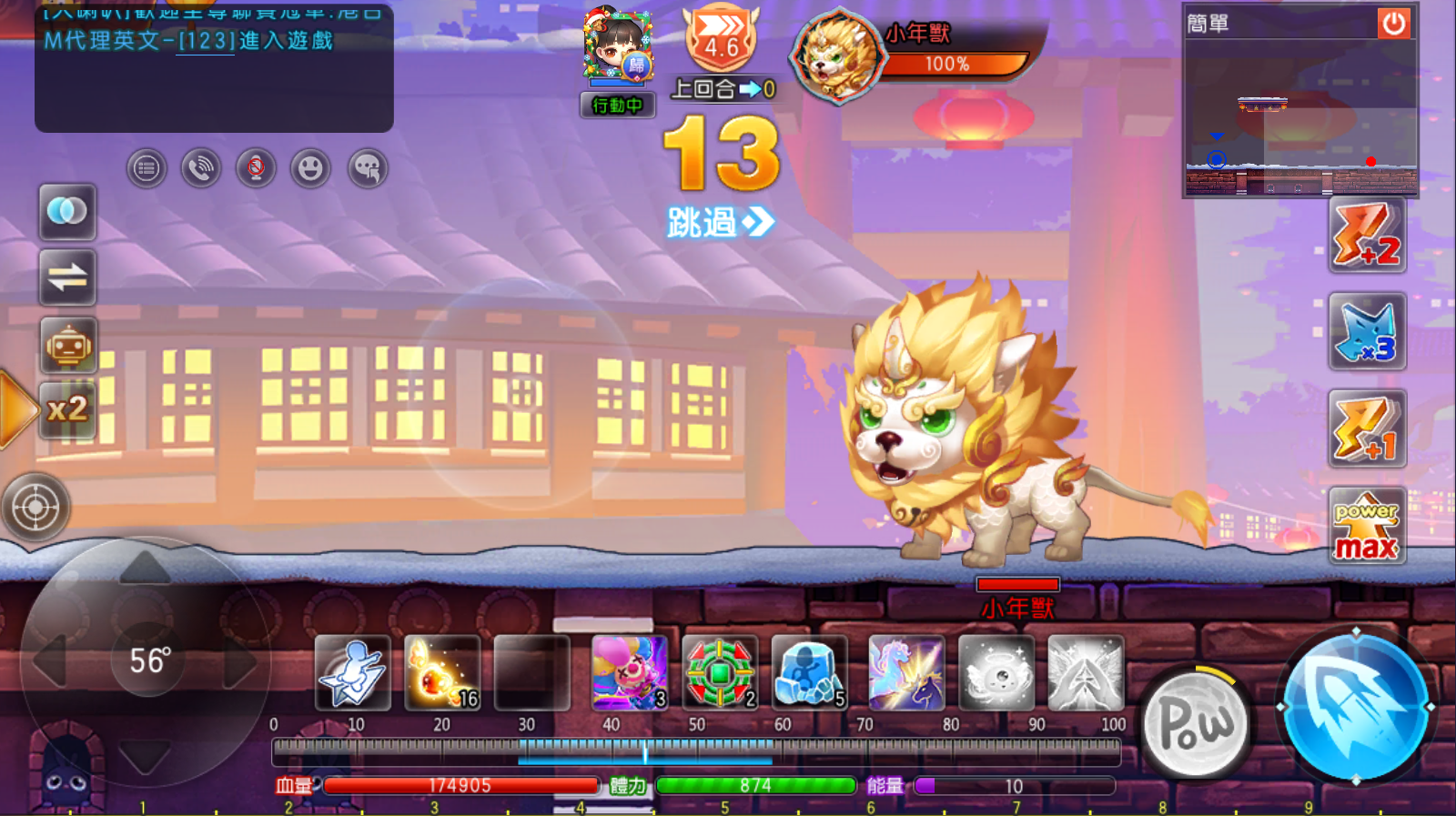Click the swap arrows button
Screen dimensions: 1456x816
tap(68, 277)
